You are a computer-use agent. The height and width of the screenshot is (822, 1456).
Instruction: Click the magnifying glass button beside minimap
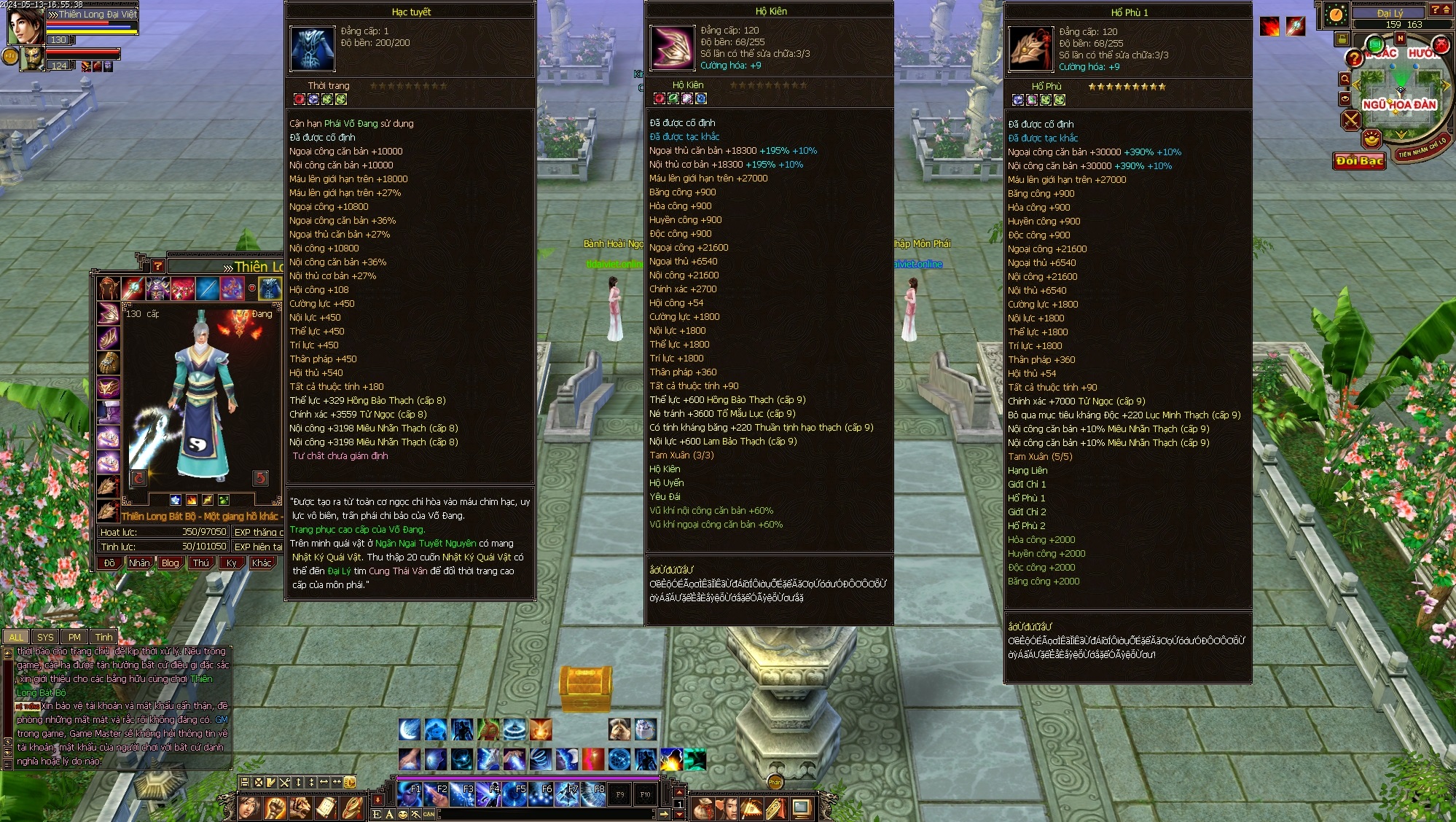coord(1345,79)
